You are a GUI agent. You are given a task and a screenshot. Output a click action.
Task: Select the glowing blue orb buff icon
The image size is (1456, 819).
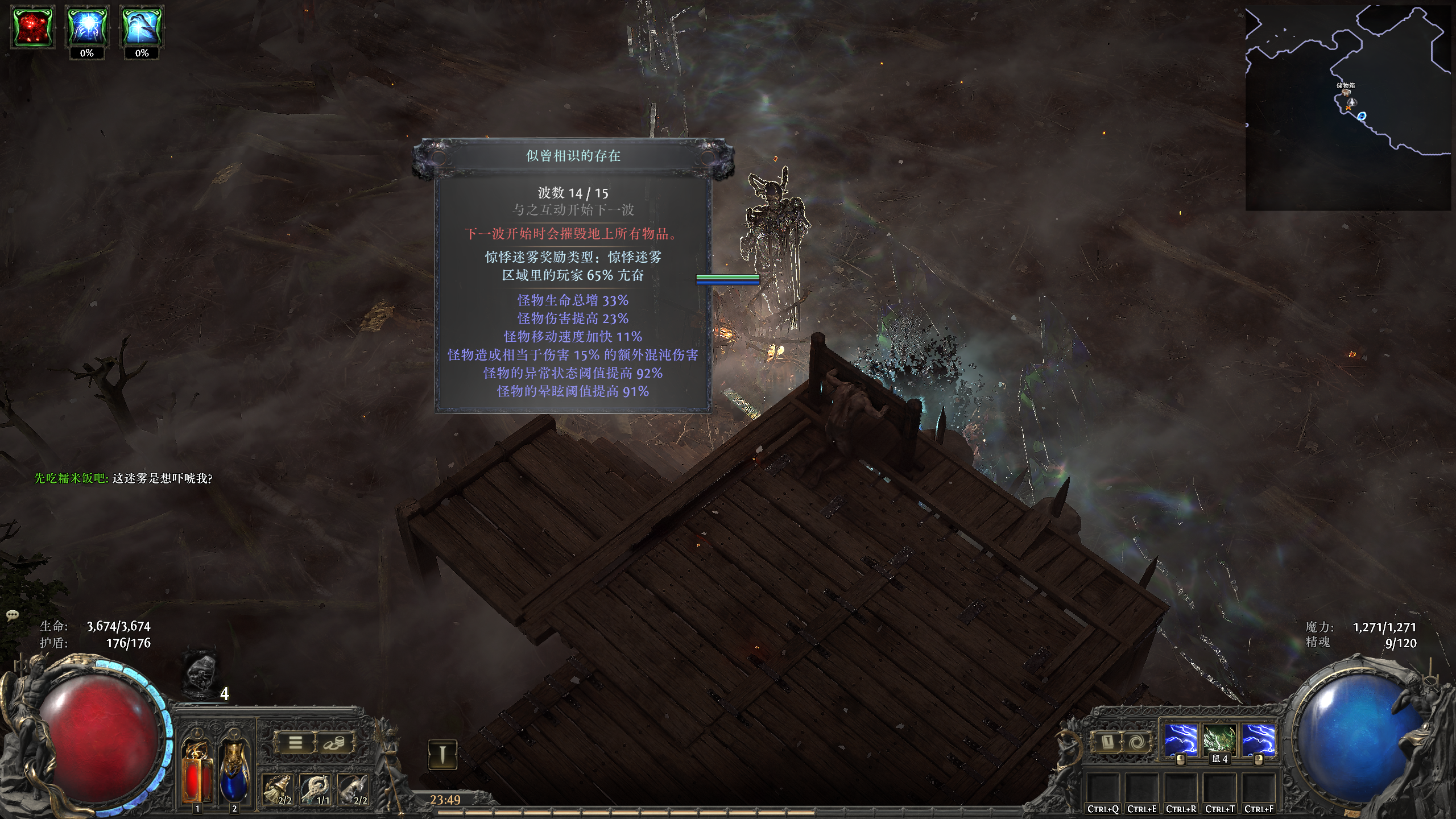click(x=86, y=27)
